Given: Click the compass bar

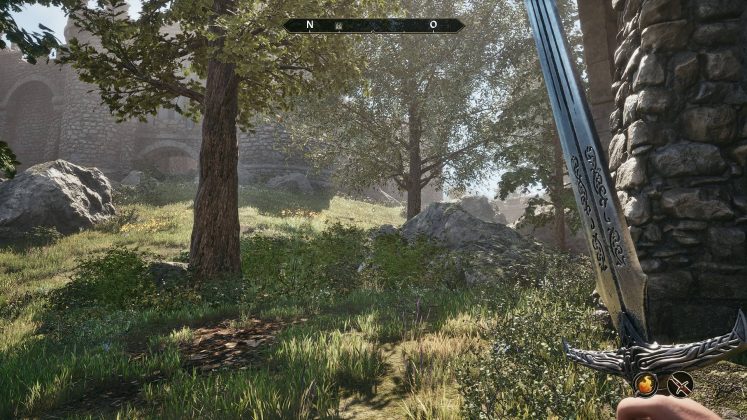Looking at the screenshot, I should tap(373, 25).
